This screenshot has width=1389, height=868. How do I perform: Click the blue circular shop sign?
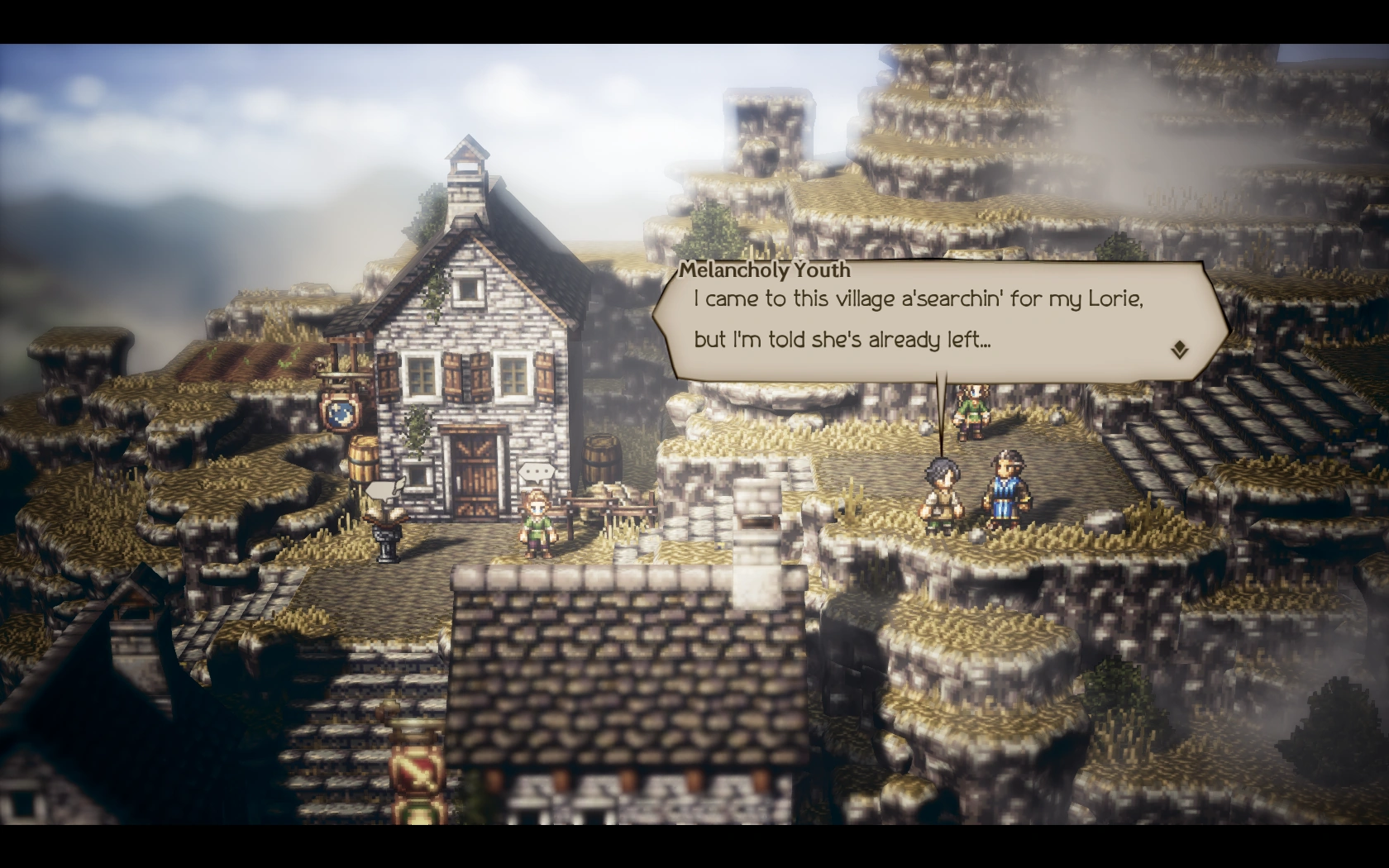click(x=340, y=413)
